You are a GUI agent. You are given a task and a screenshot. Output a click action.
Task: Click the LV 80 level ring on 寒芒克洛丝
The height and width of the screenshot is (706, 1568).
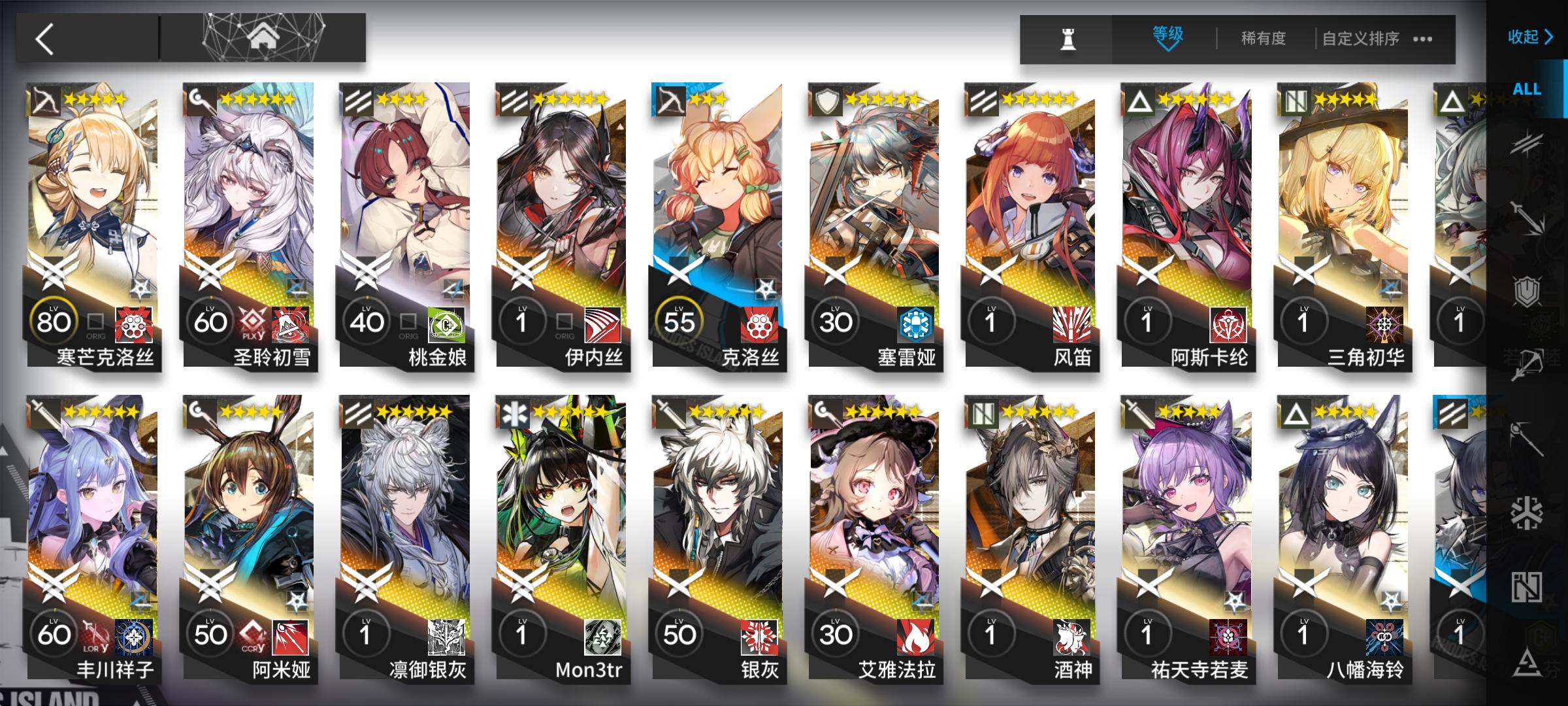pyautogui.click(x=55, y=320)
